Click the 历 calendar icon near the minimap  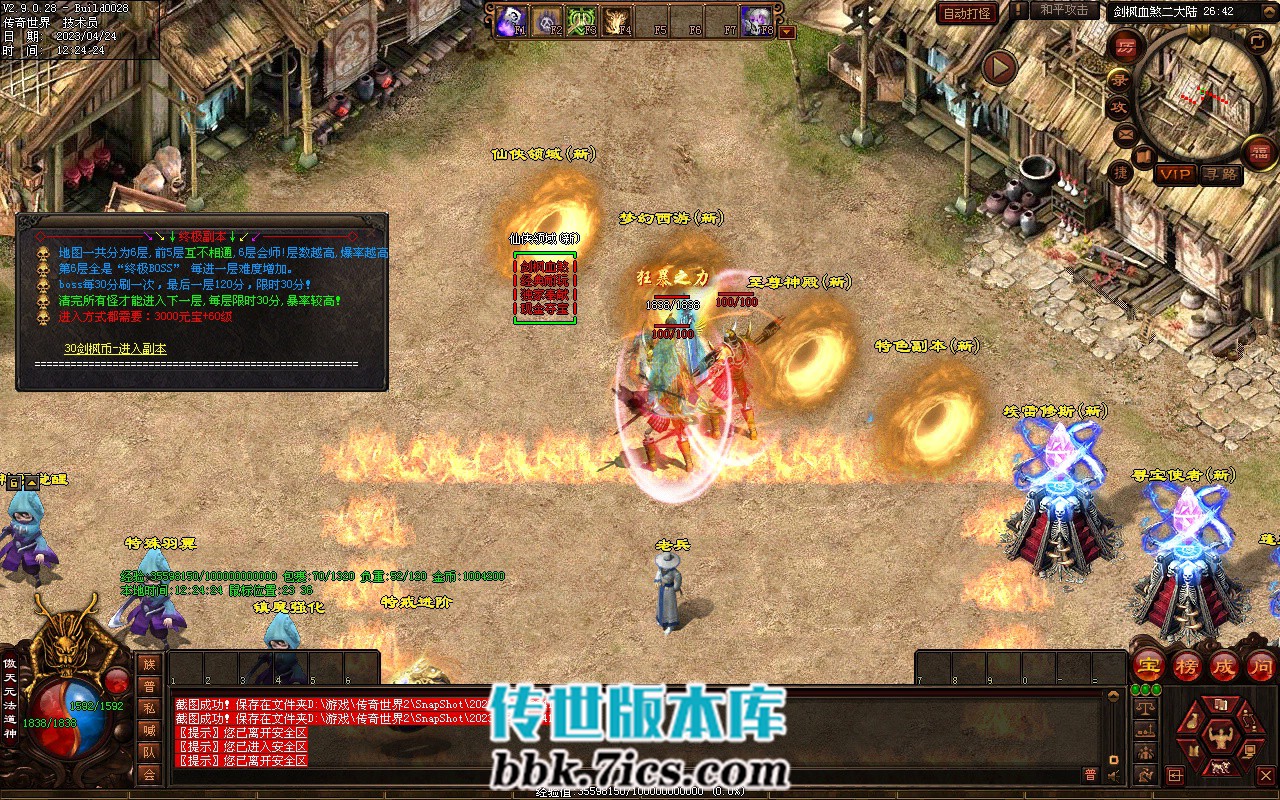tap(1126, 46)
